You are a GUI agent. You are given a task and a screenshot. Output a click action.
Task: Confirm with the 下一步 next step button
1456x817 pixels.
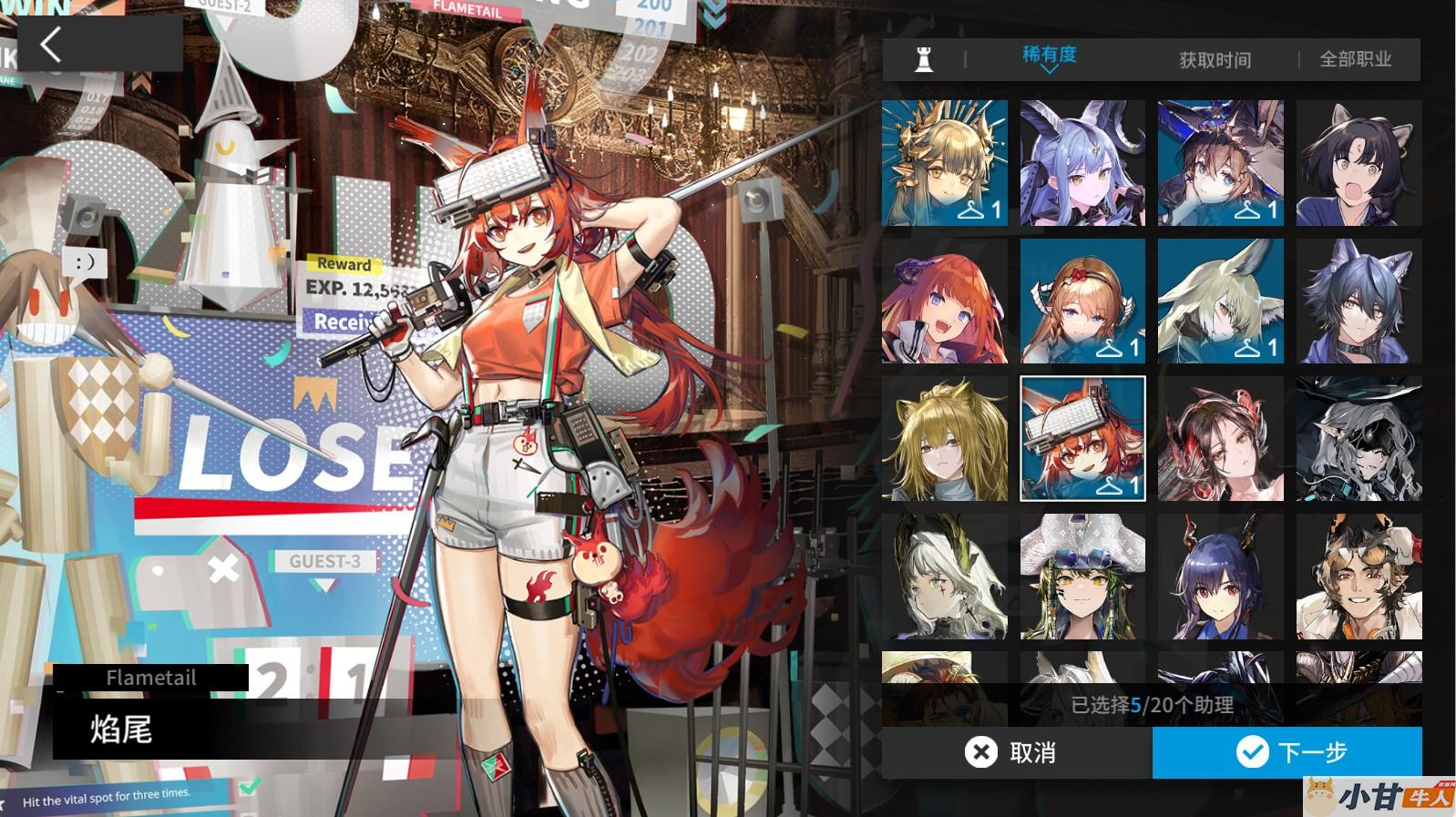1287,752
